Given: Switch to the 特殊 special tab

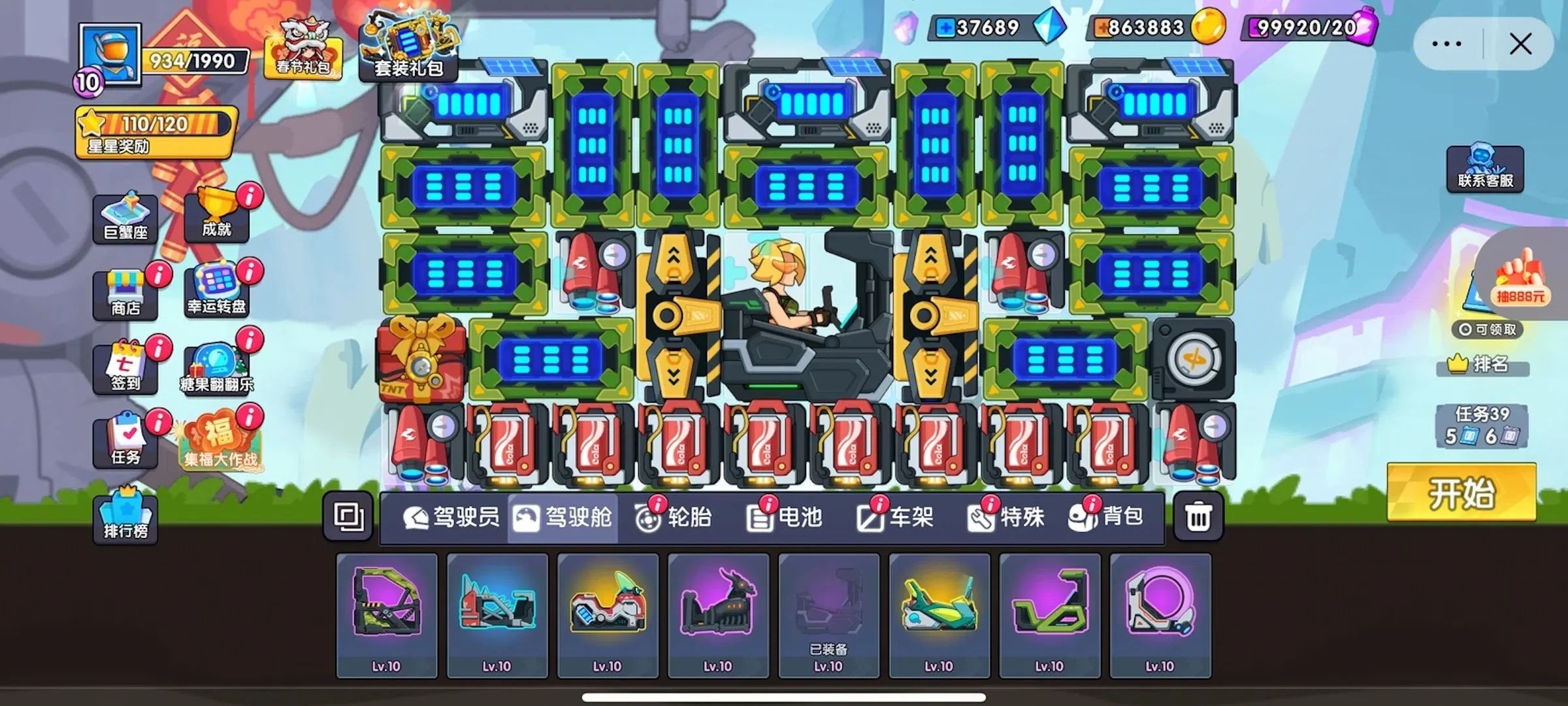Looking at the screenshot, I should [1007, 518].
